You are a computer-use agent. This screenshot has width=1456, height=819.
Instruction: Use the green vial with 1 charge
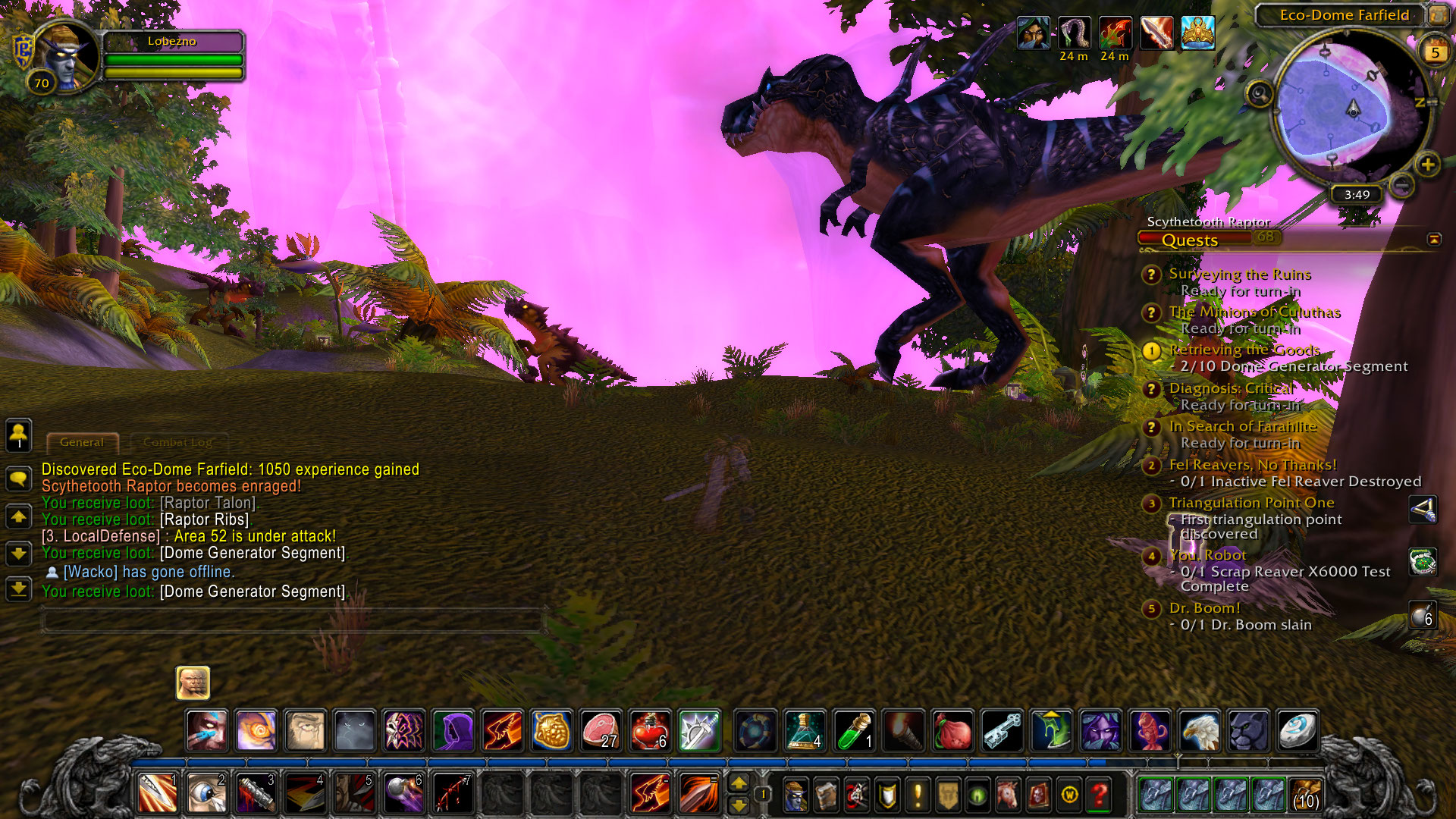tap(855, 730)
